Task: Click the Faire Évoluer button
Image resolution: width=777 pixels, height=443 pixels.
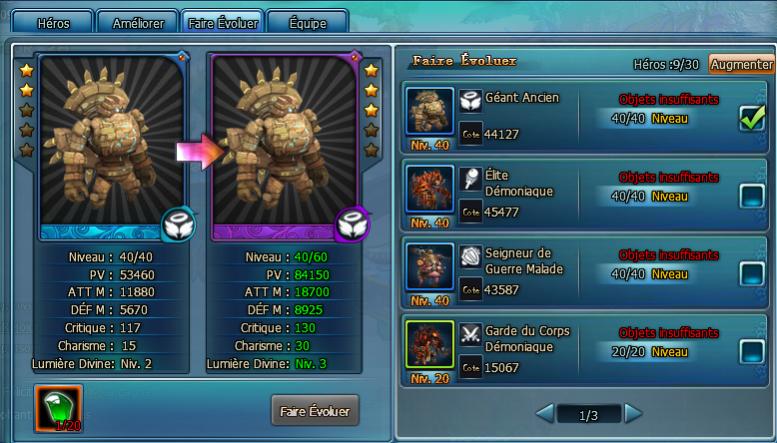Action: click(x=314, y=410)
